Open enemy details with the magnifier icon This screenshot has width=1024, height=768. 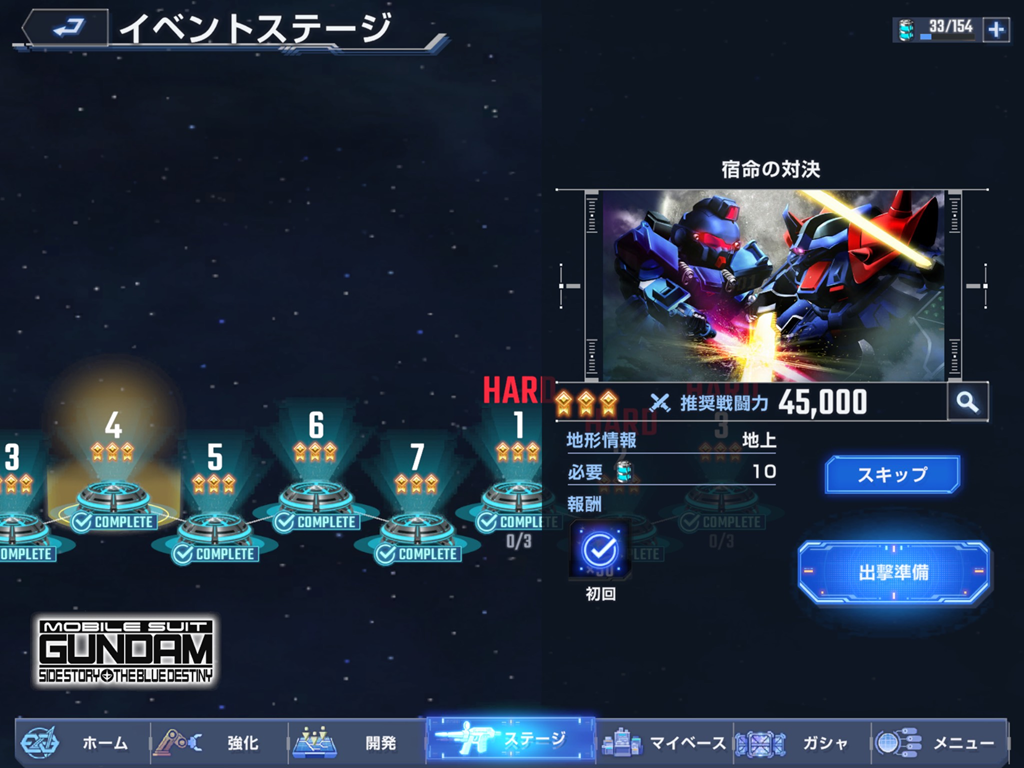click(967, 402)
